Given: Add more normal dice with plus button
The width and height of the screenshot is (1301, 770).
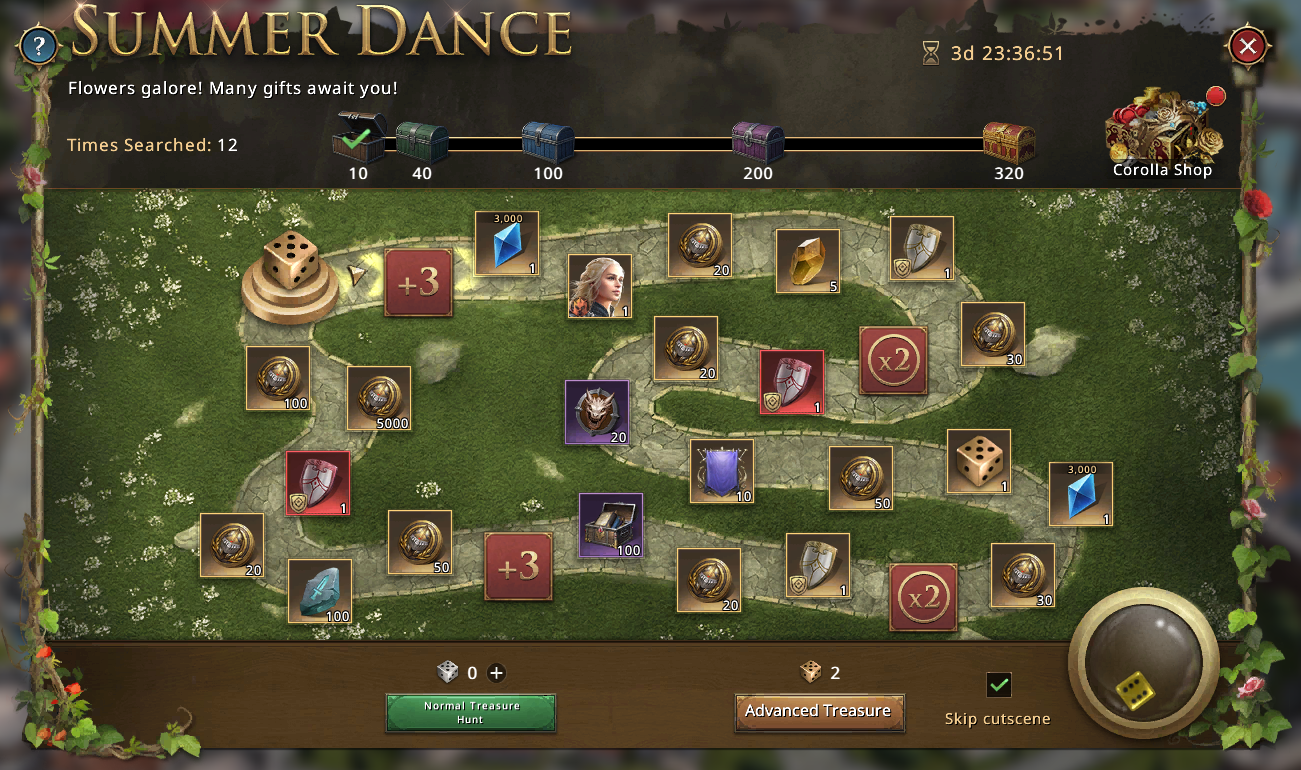Looking at the screenshot, I should (x=497, y=673).
